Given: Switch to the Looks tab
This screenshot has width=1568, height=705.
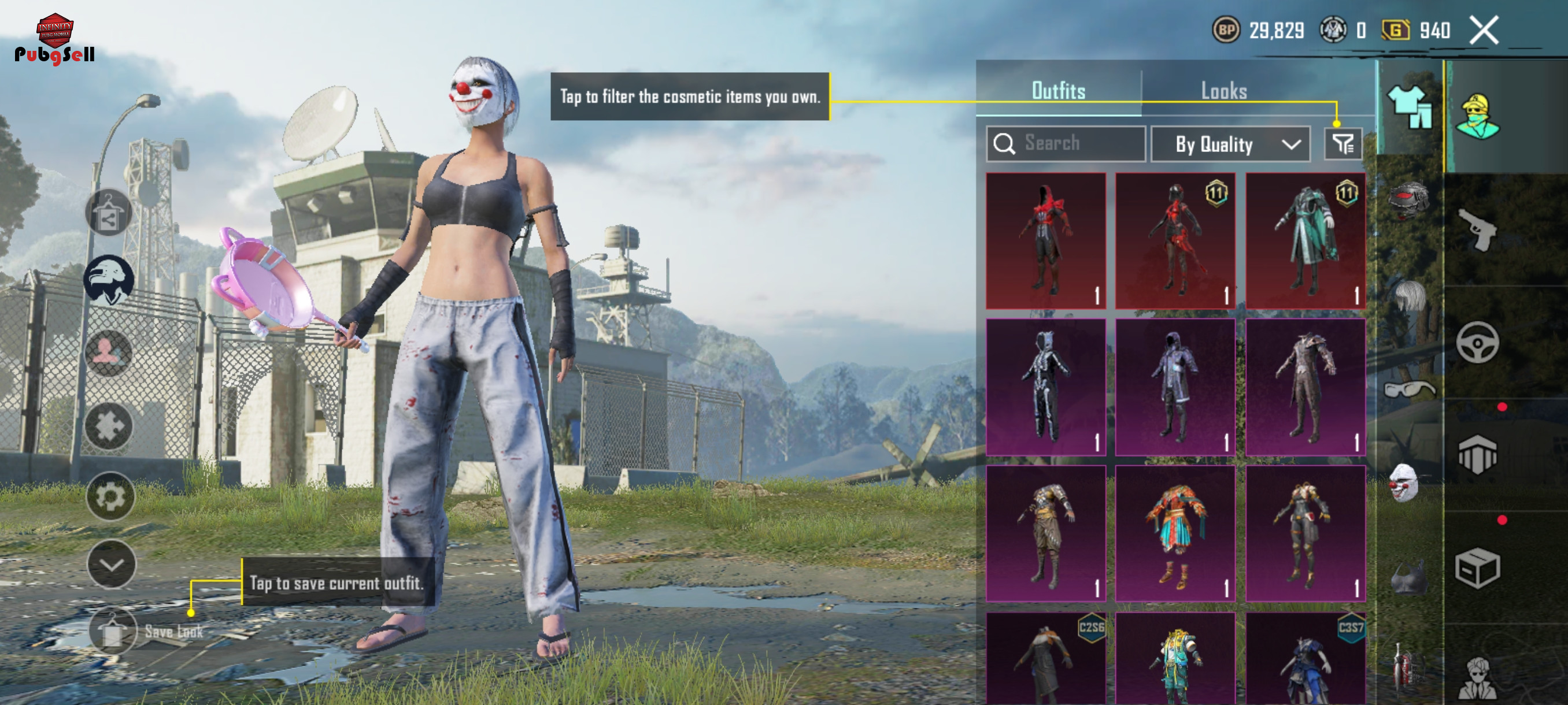Looking at the screenshot, I should (x=1223, y=91).
